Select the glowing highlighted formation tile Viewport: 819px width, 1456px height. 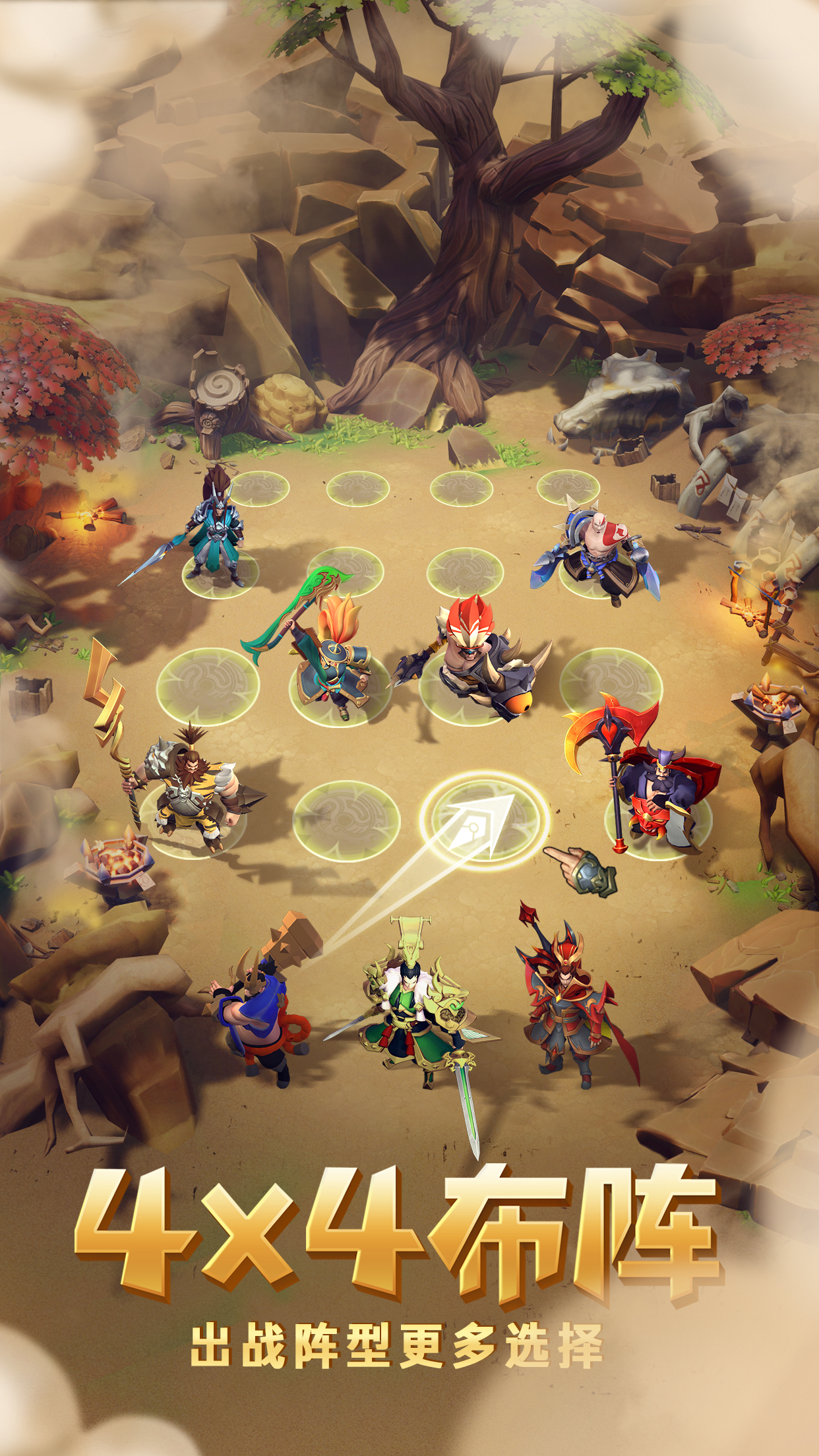[484, 821]
